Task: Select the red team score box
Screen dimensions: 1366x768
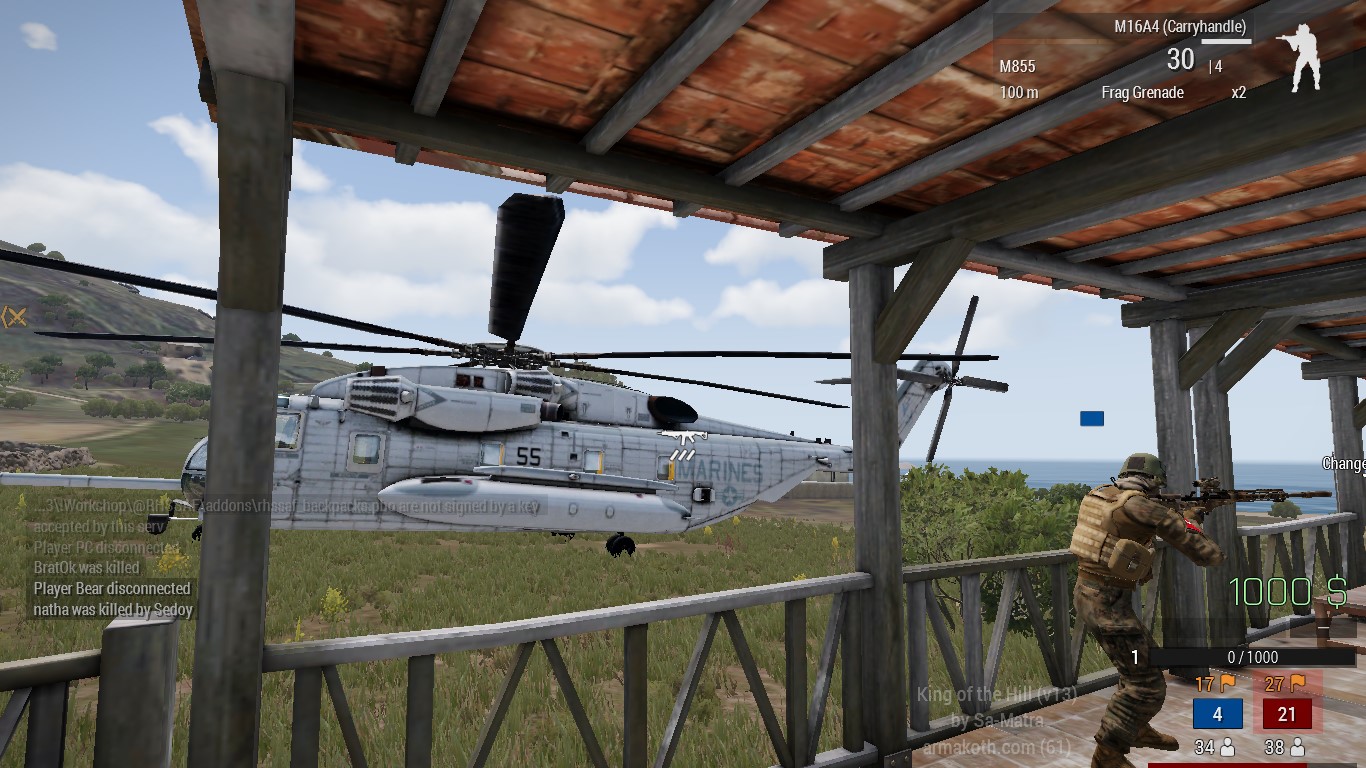Action: coord(1287,714)
